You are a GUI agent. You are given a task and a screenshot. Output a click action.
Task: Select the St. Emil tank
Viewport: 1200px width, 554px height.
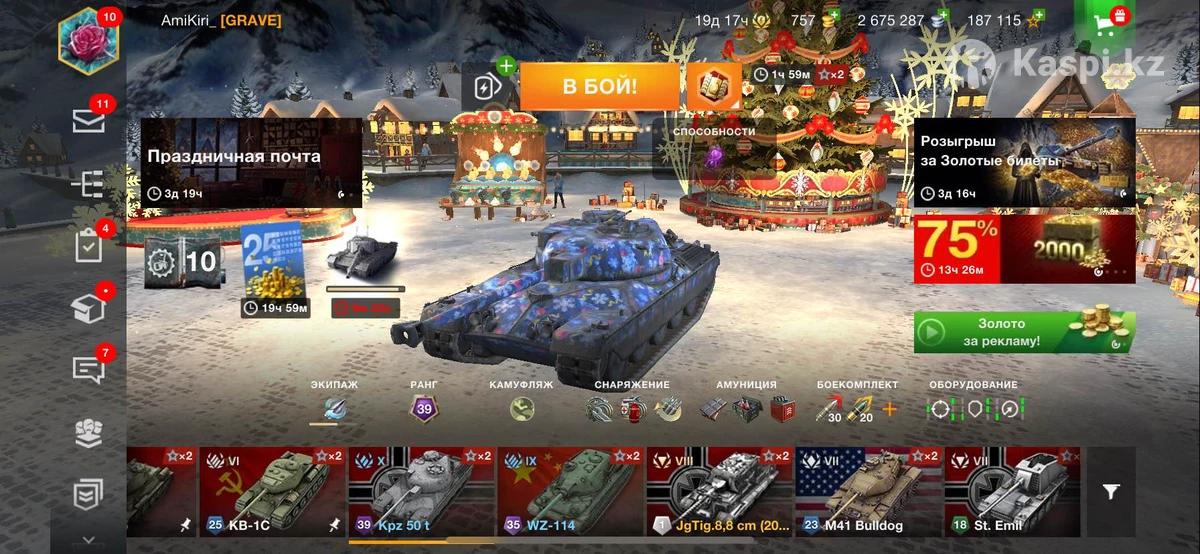coord(1012,492)
